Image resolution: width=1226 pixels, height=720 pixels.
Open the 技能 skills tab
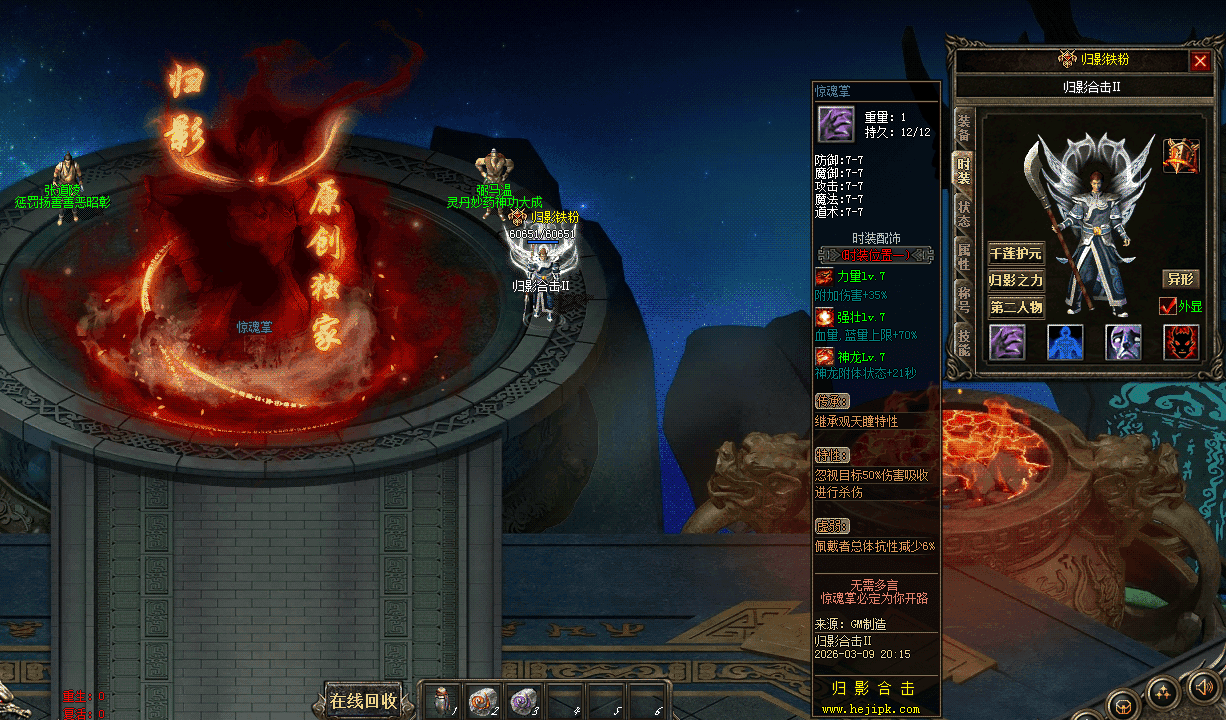point(964,341)
